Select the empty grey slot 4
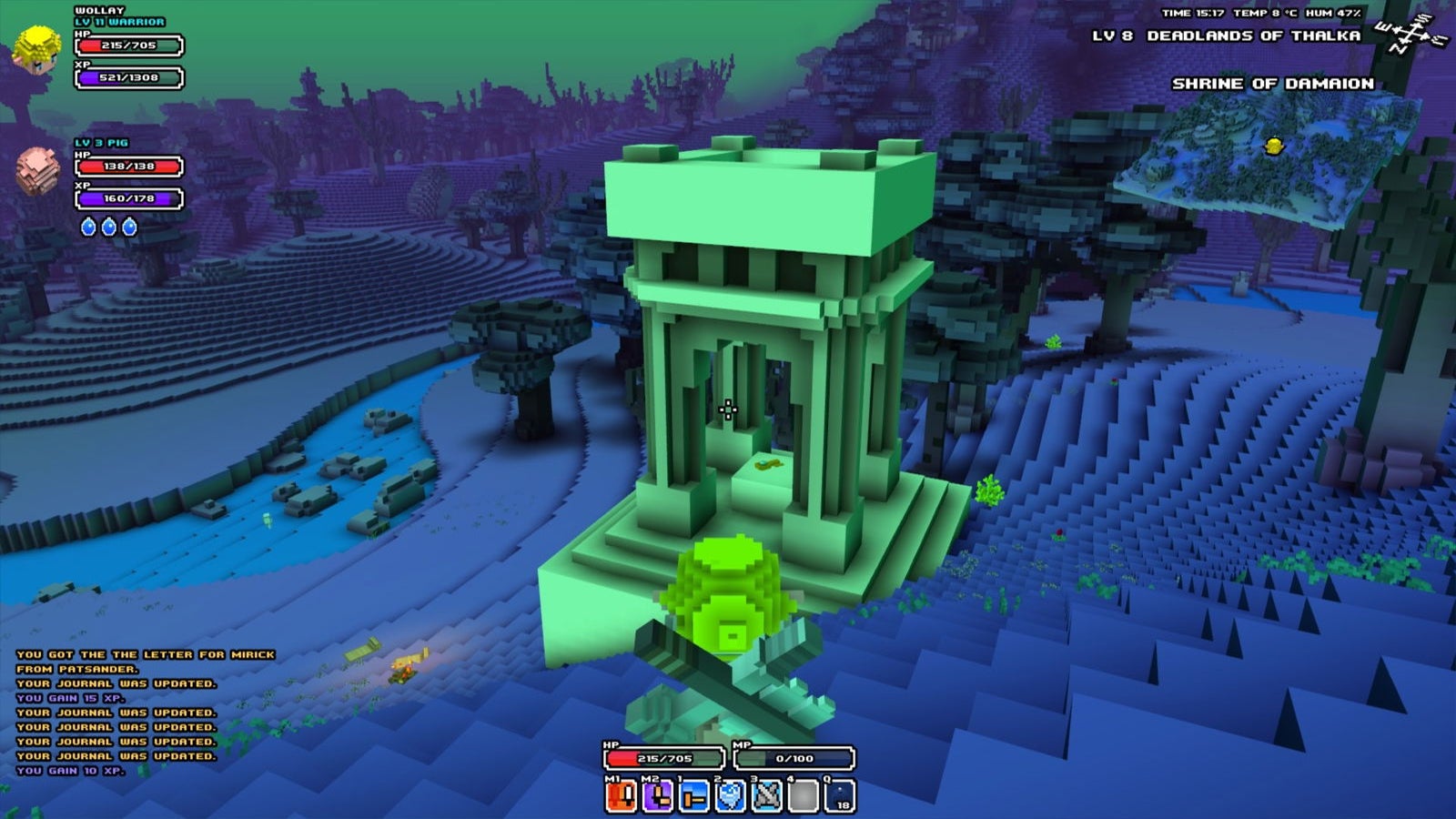Viewport: 1456px width, 819px height. [804, 796]
